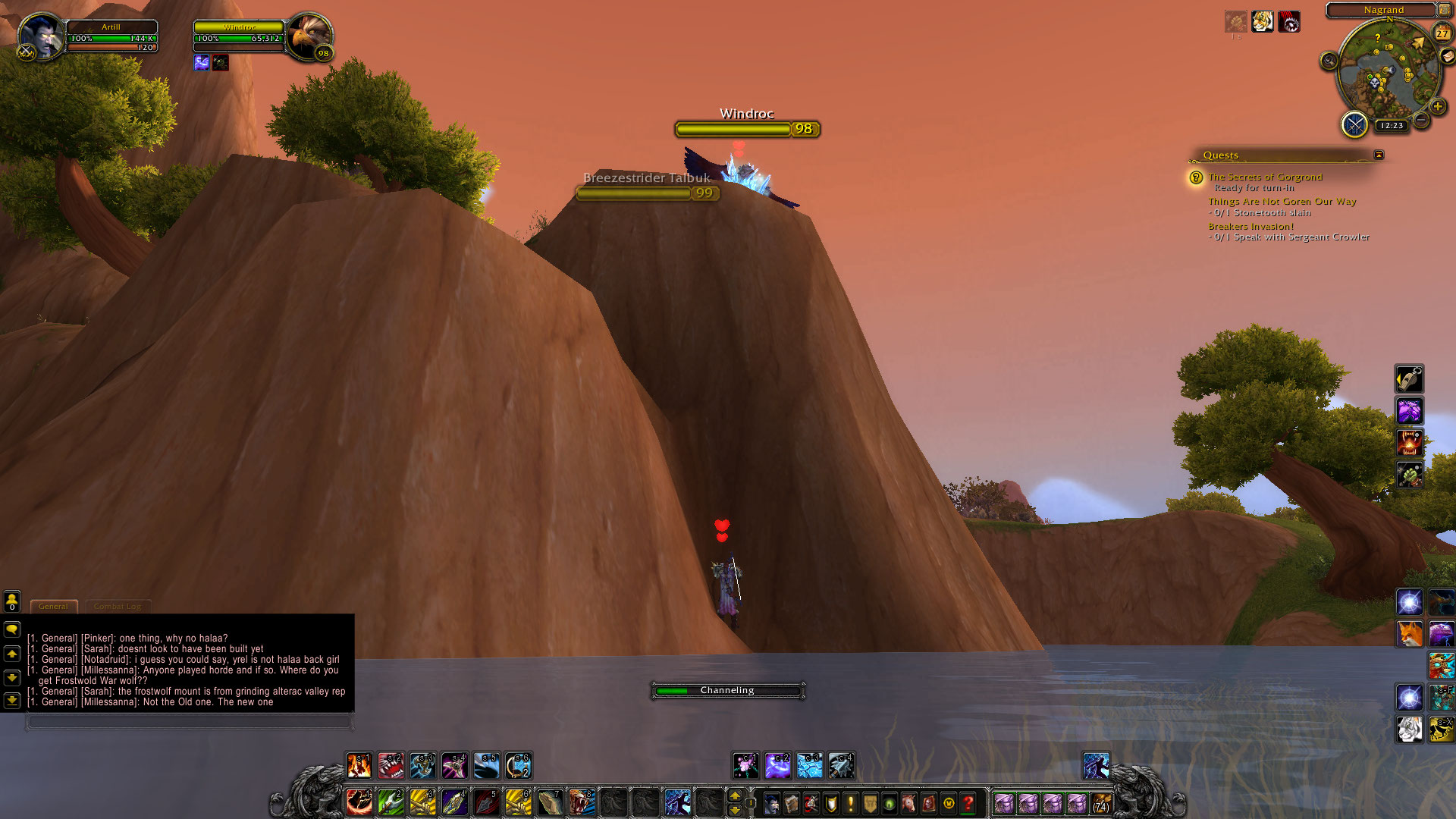Click the minimap zoom-out minus button

click(1422, 120)
